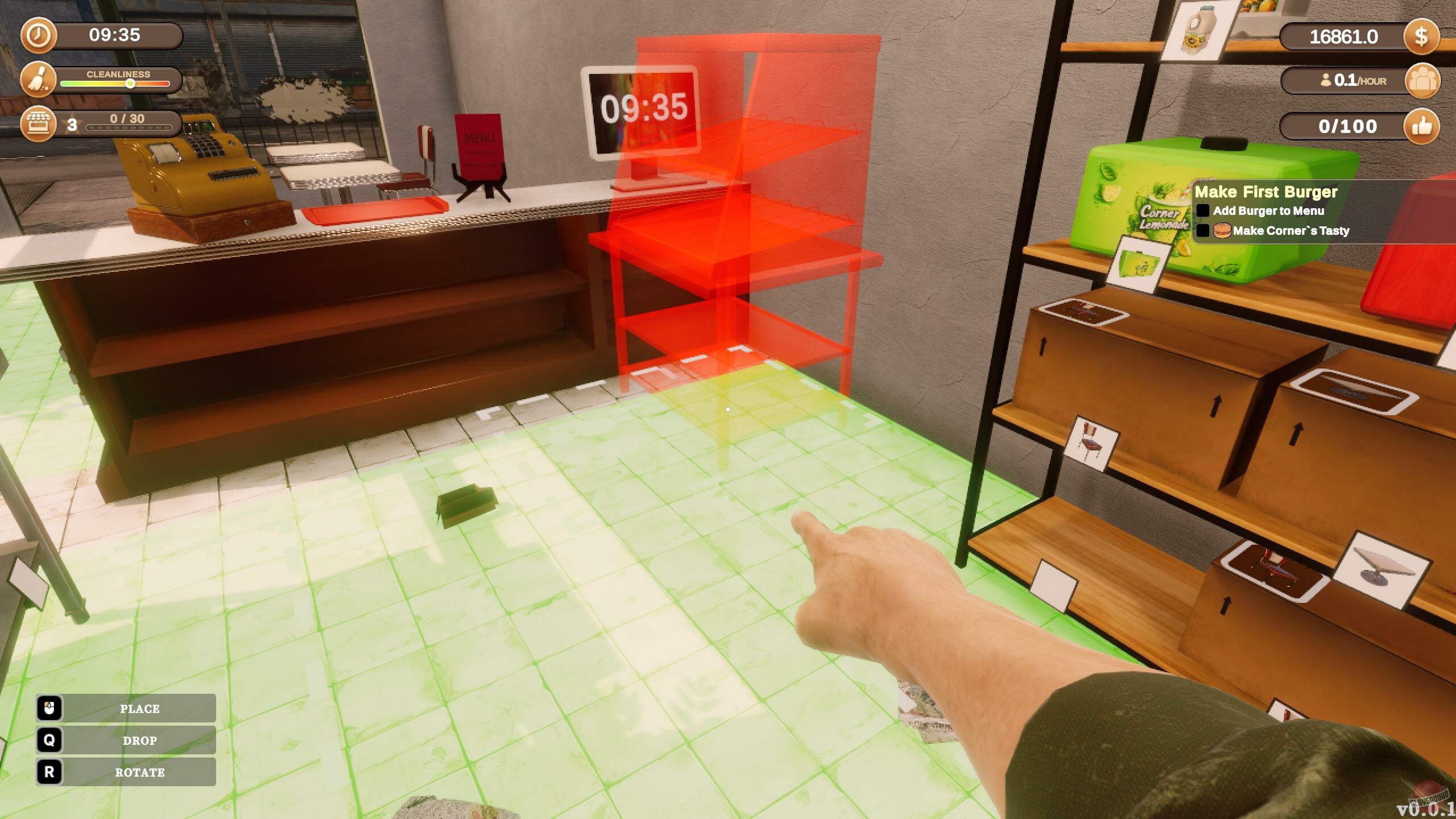Click the PLACE action button
This screenshot has height=819, width=1456.
(139, 709)
